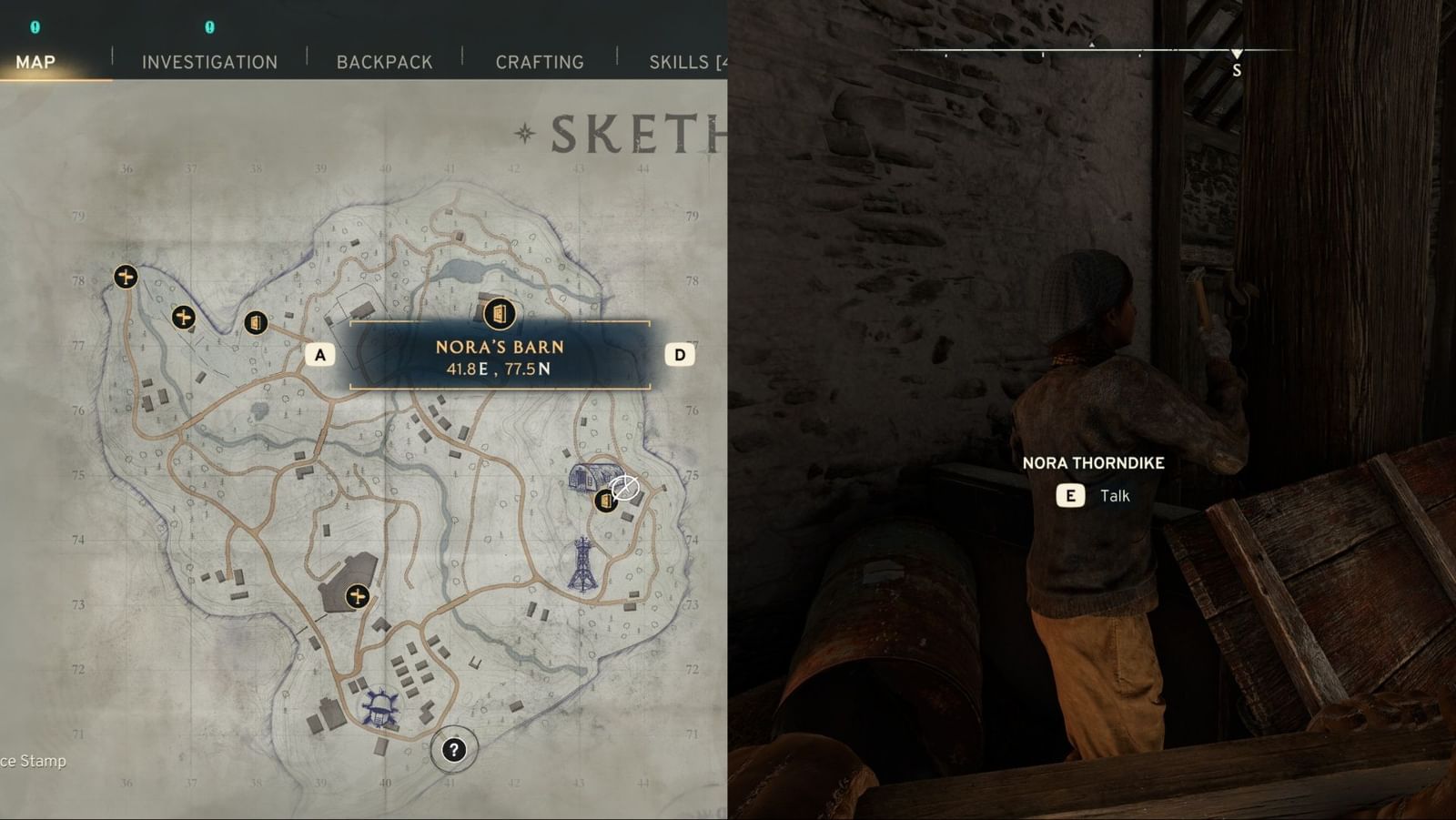Open the INVESTIGATION tab
This screenshot has height=820, width=1456.
coord(208,62)
